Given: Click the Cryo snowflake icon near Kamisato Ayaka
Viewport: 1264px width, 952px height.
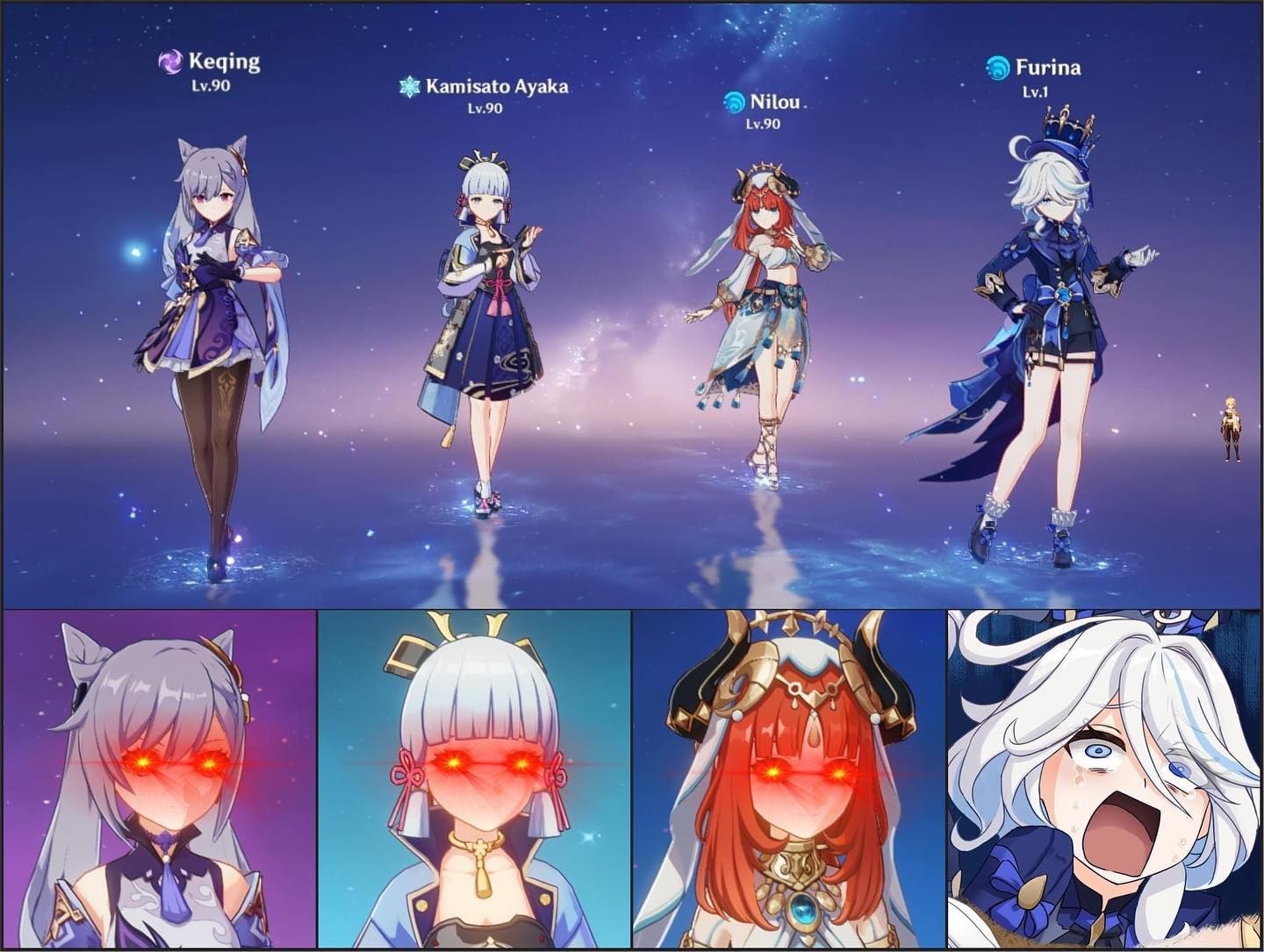Looking at the screenshot, I should 408,86.
